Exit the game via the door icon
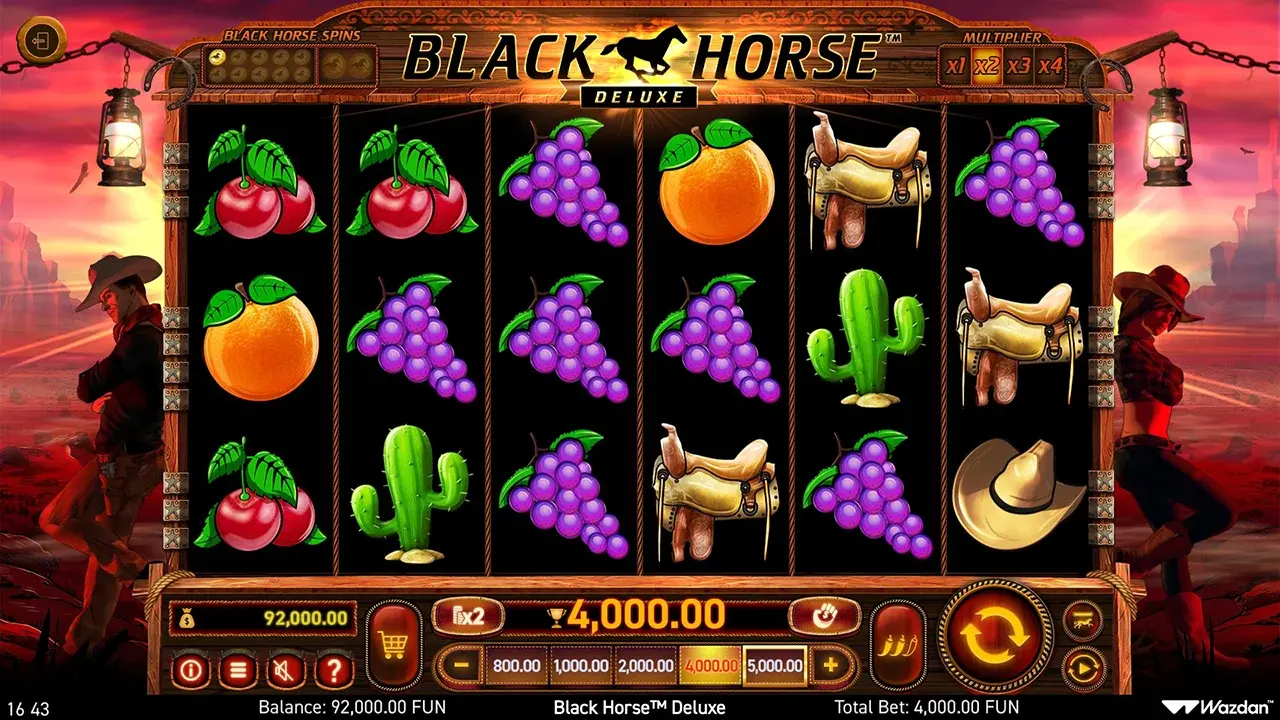 coord(41,41)
